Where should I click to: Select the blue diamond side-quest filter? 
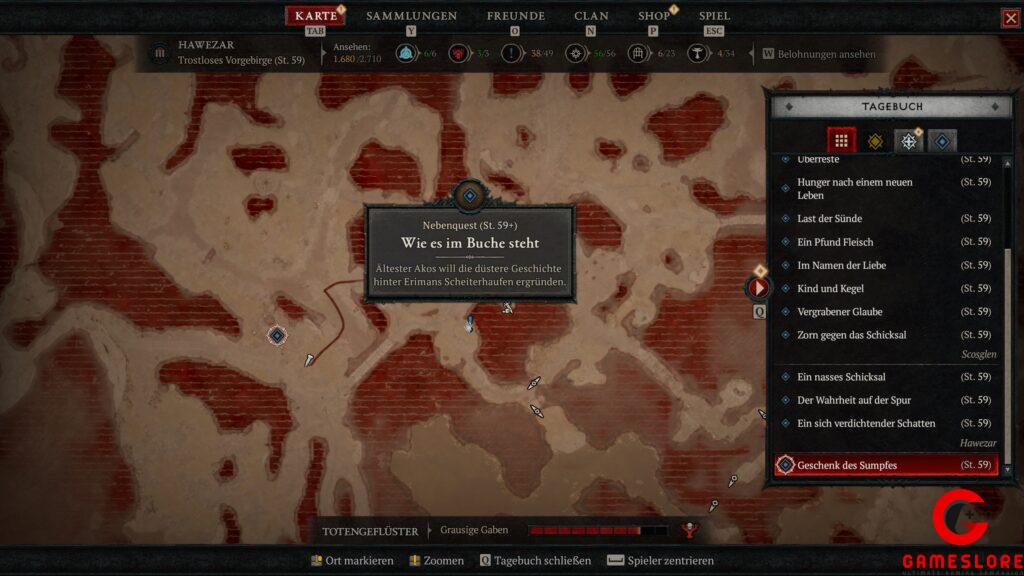pos(941,141)
